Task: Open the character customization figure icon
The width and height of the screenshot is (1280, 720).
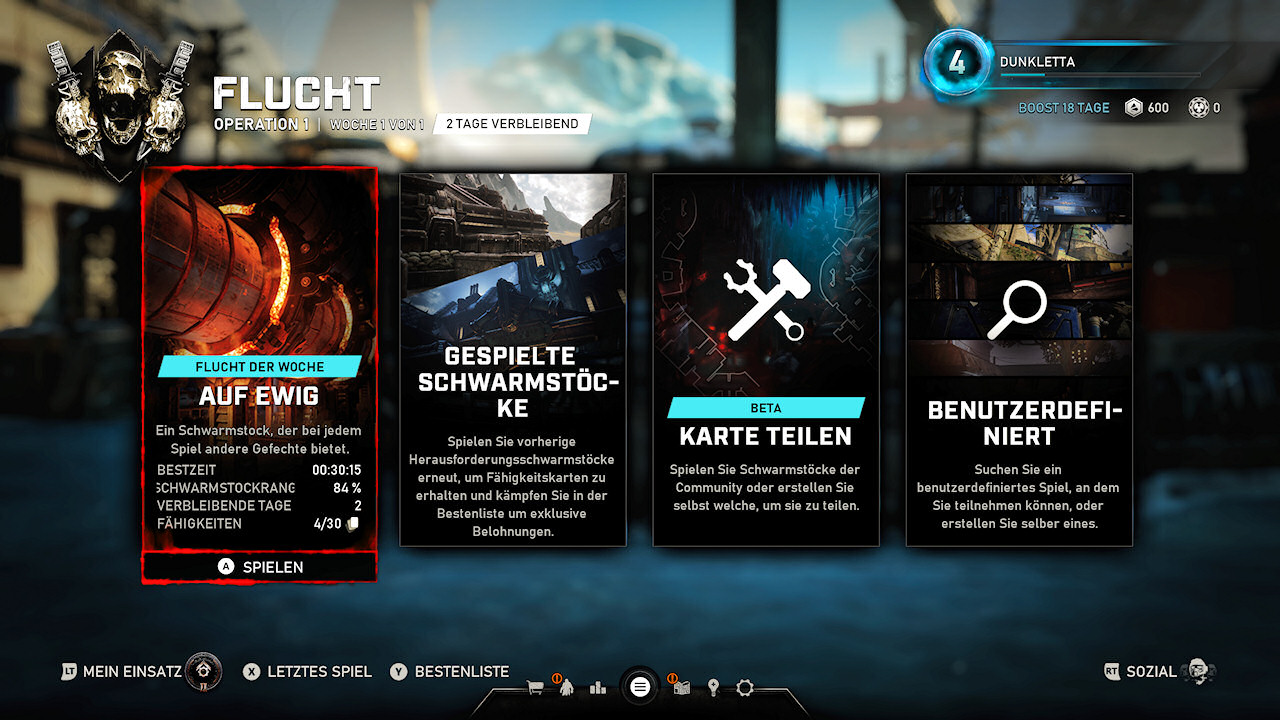Action: [x=567, y=688]
